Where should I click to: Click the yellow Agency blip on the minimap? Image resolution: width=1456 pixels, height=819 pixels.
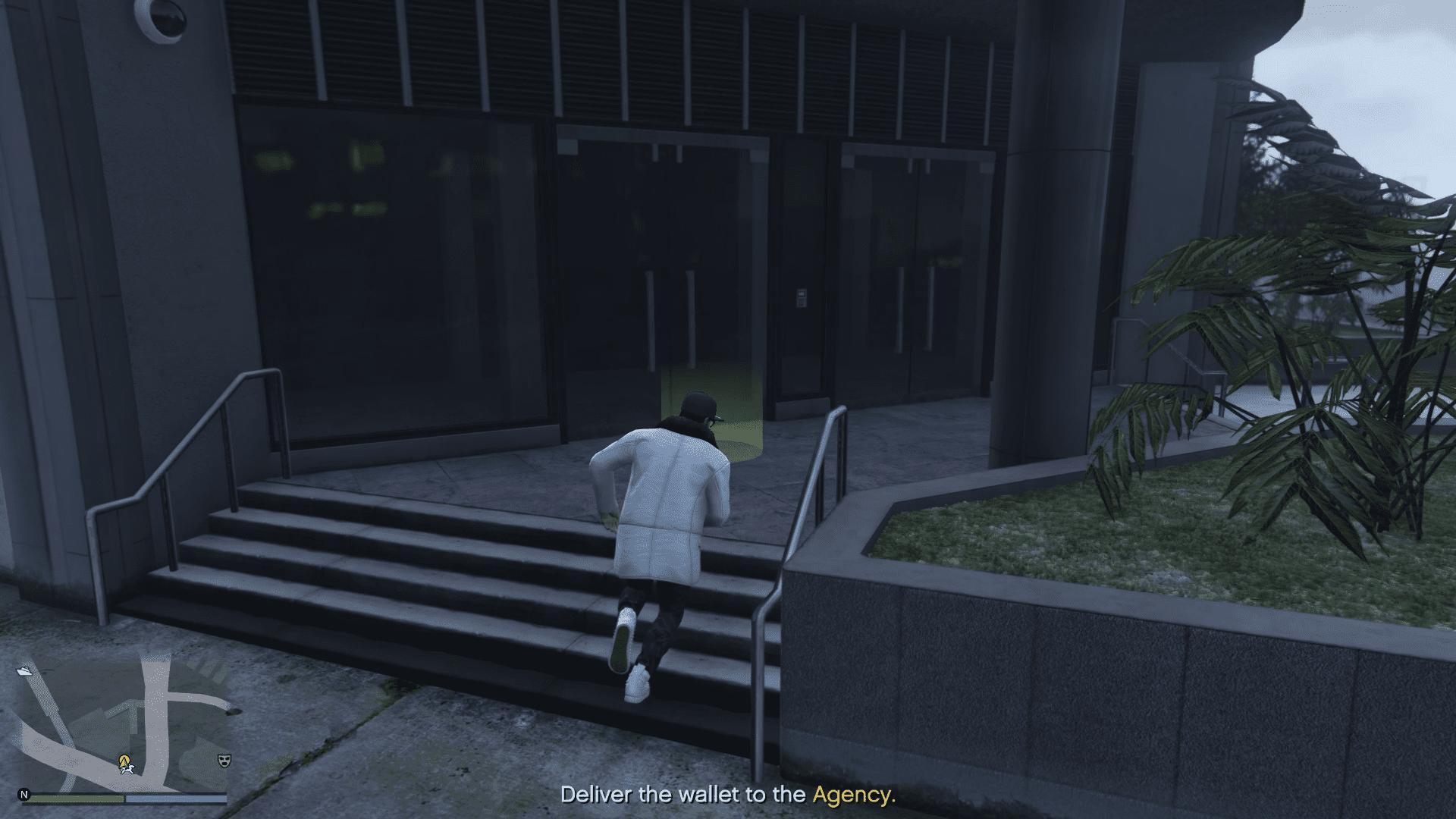(124, 759)
